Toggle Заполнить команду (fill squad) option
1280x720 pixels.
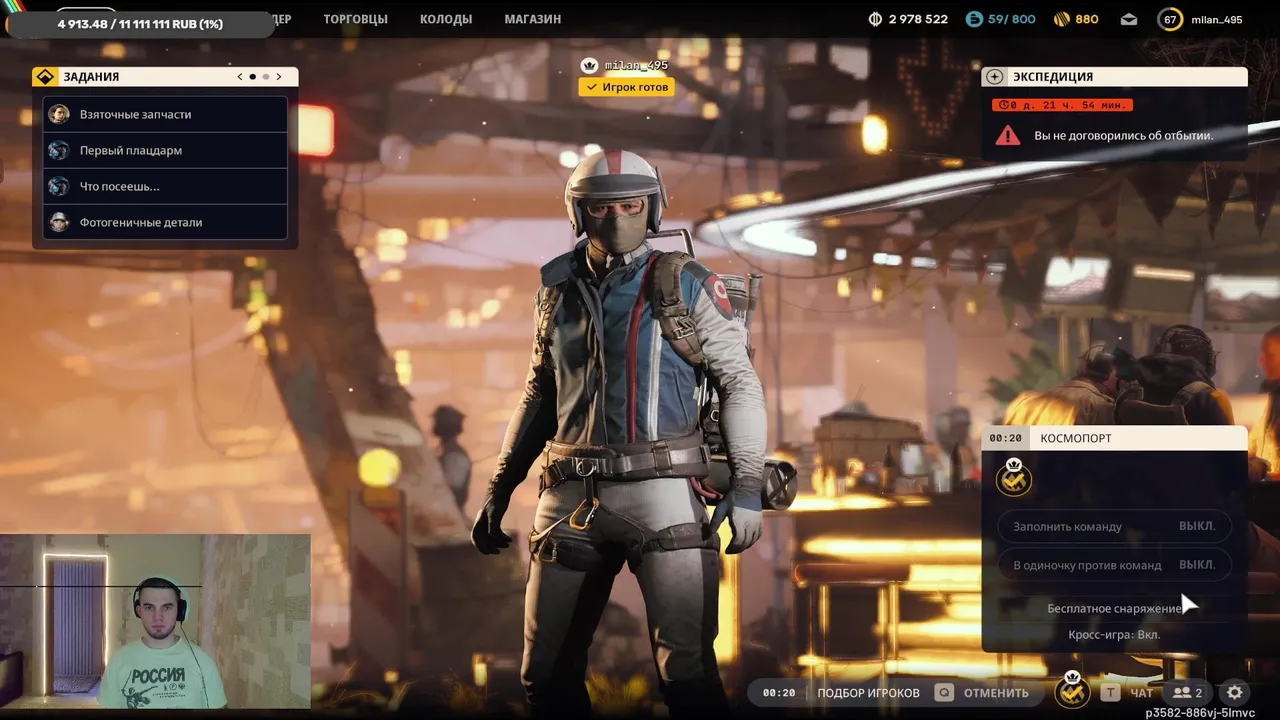point(1114,526)
